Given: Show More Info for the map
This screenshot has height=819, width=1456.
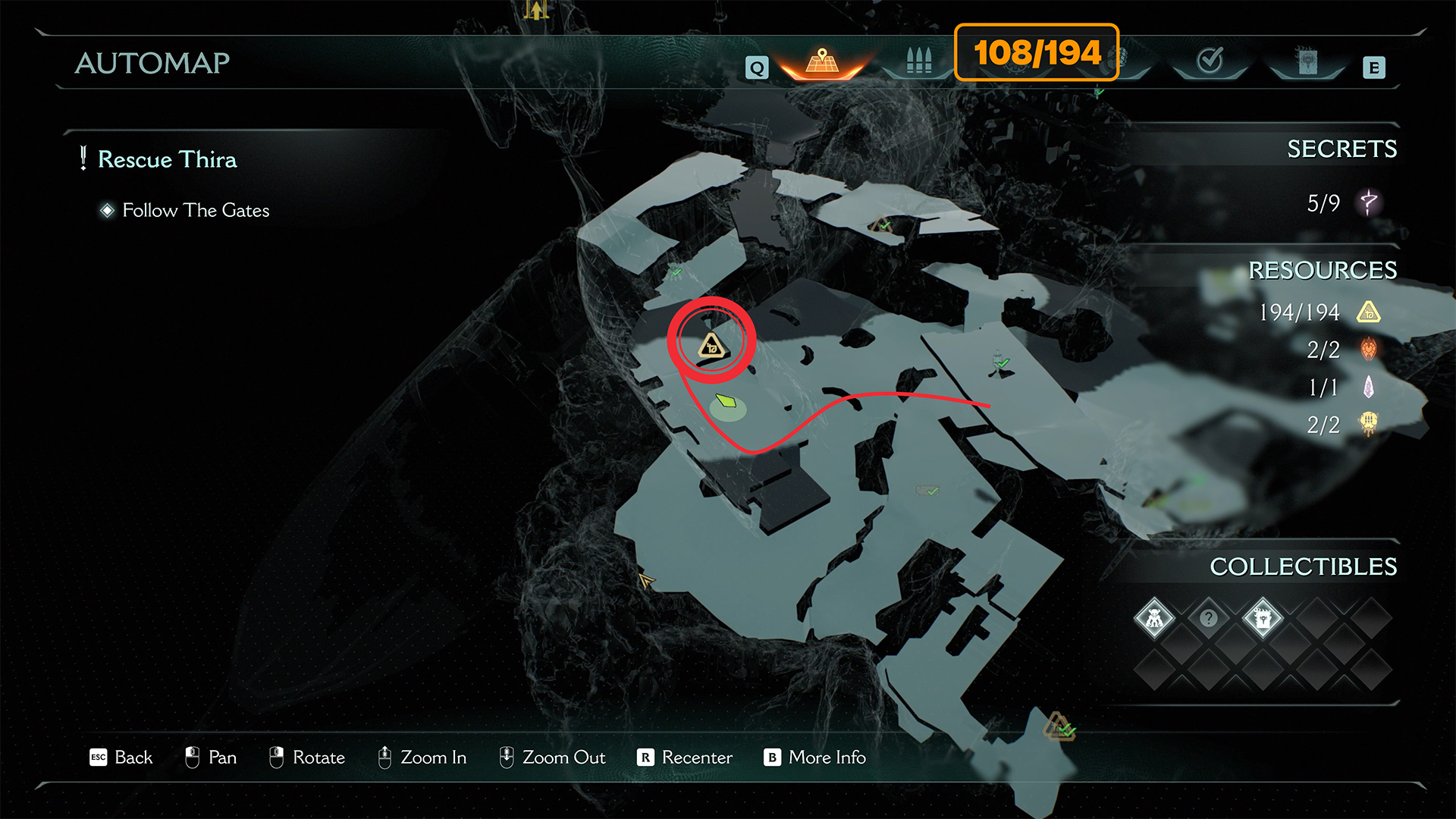Looking at the screenshot, I should coord(815,757).
